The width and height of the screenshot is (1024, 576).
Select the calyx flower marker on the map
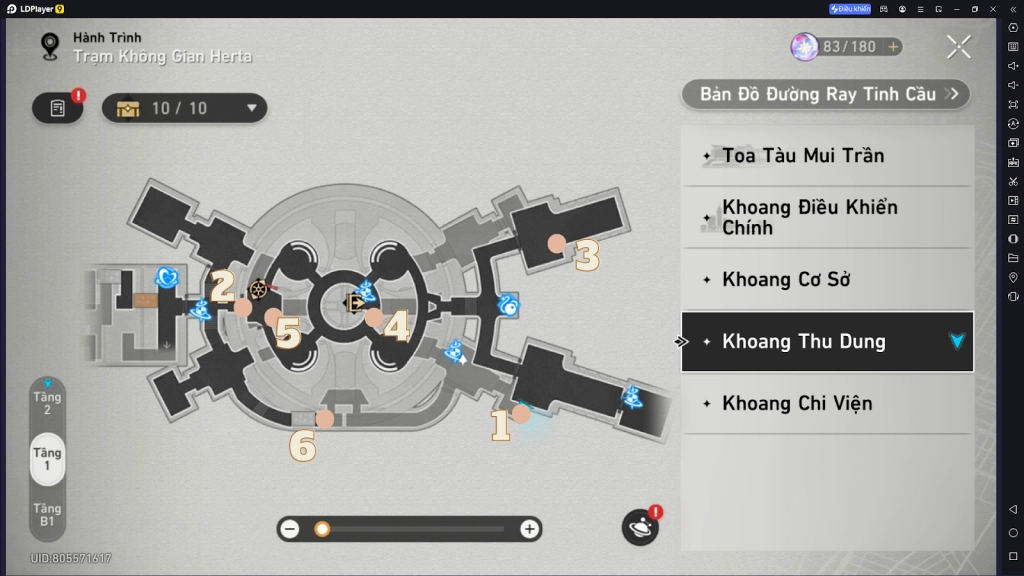pos(168,276)
